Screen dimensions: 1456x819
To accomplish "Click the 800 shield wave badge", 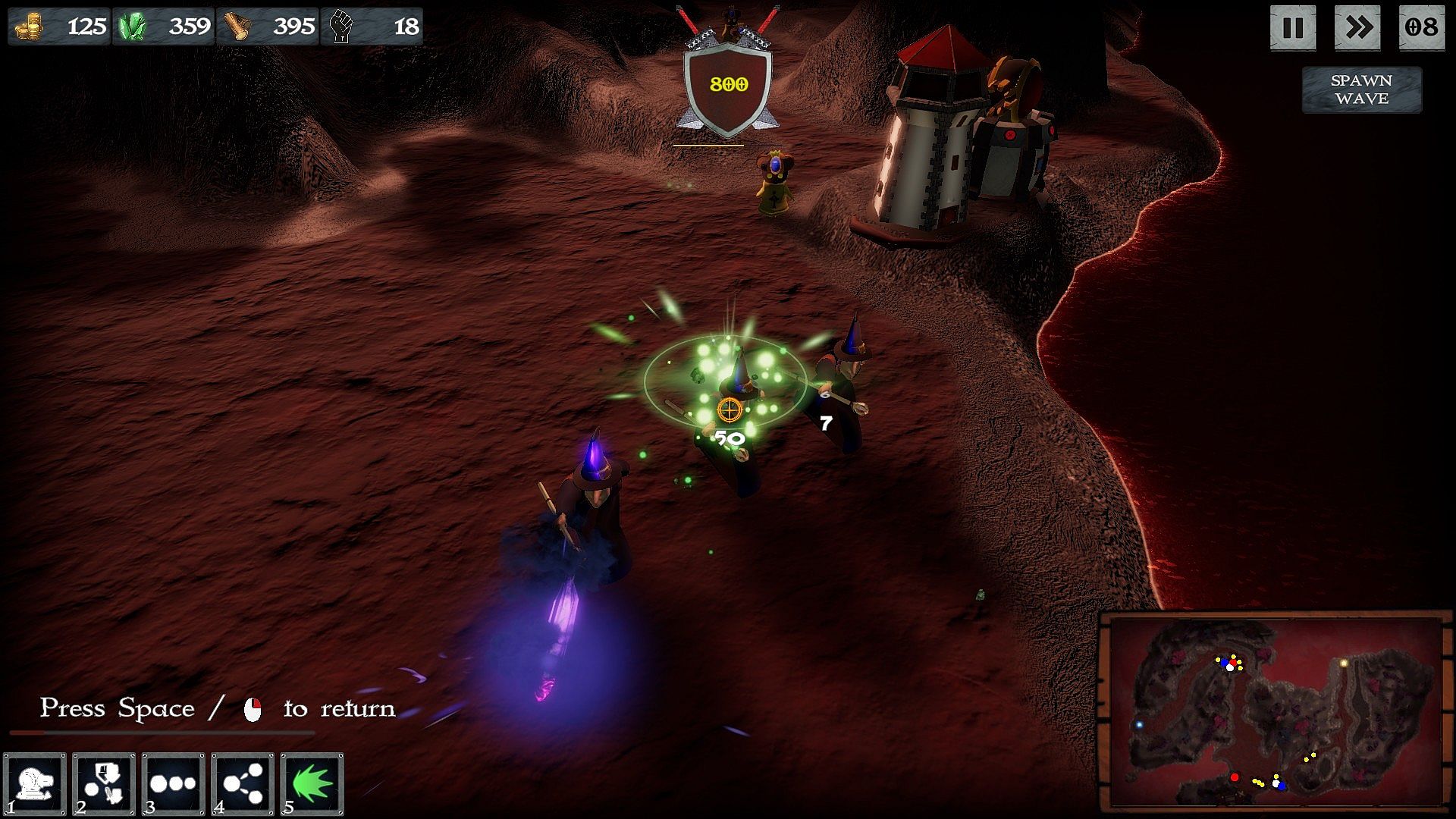I will pyautogui.click(x=728, y=85).
